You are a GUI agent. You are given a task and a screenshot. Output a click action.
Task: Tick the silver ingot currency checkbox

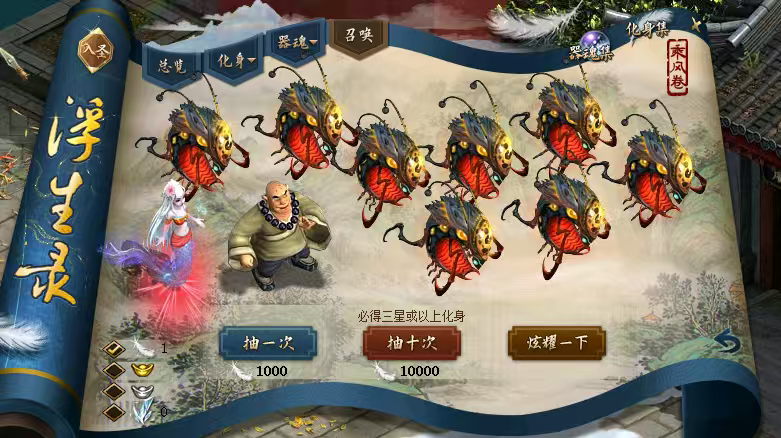coord(115,390)
